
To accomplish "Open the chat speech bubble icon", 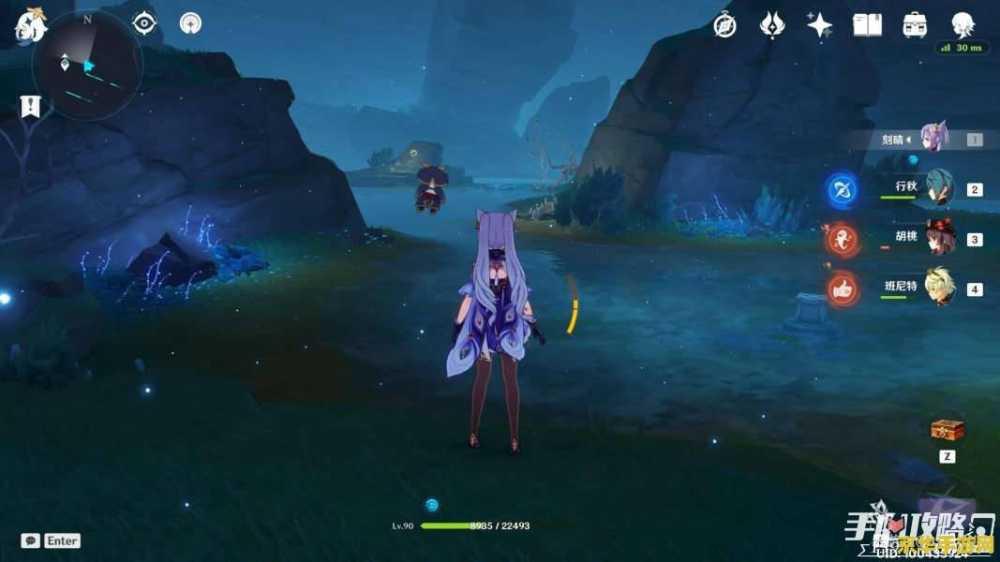I will pyautogui.click(x=31, y=541).
